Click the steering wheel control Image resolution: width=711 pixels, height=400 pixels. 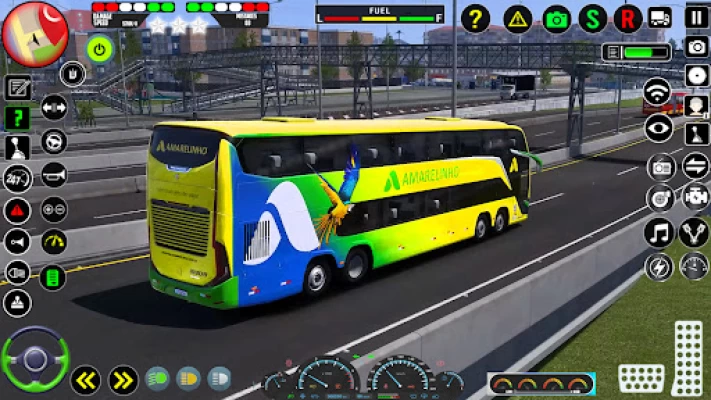[35, 359]
